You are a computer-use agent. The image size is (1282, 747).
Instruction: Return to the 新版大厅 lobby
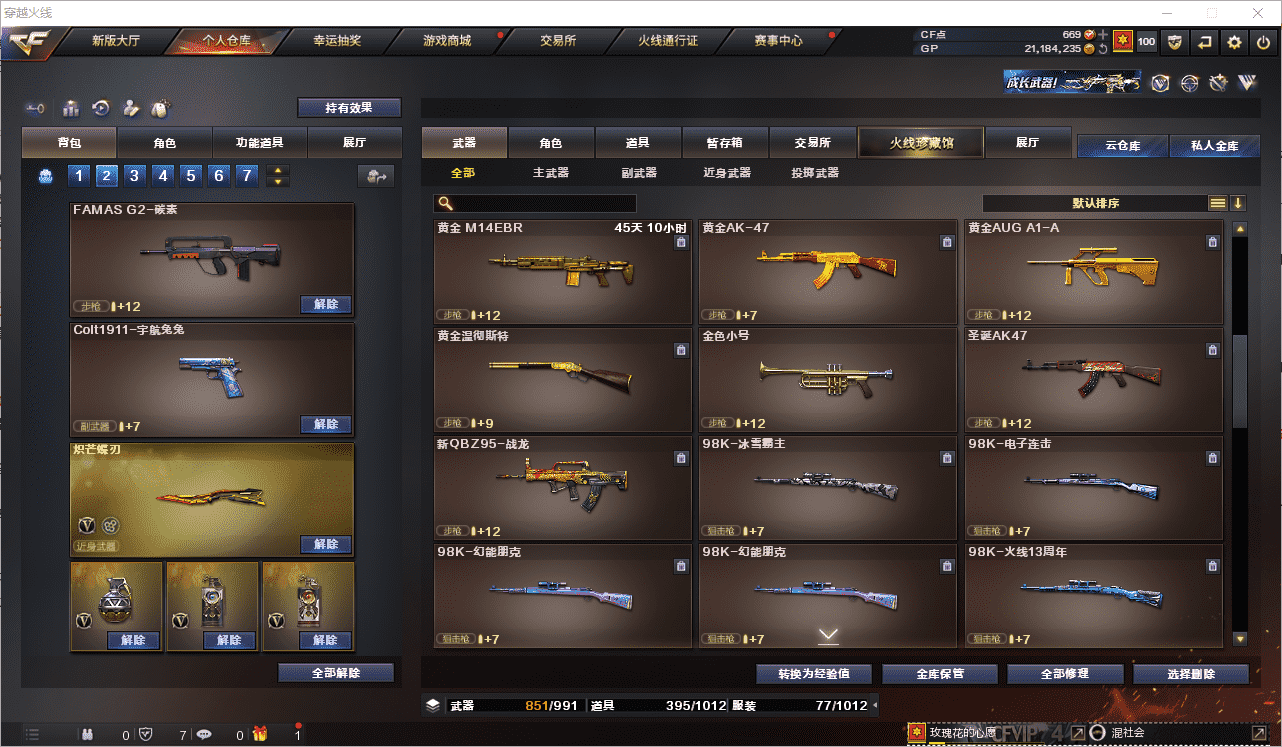tap(116, 41)
